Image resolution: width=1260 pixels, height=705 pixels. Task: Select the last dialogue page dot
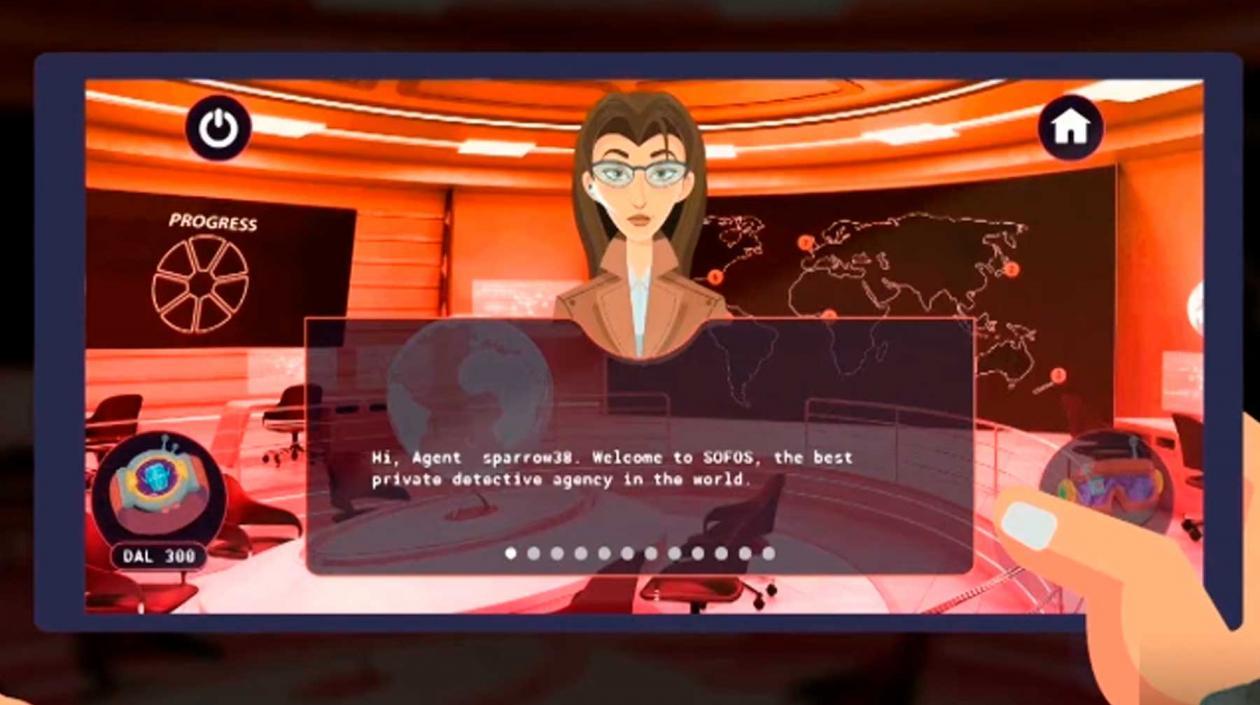coord(768,553)
